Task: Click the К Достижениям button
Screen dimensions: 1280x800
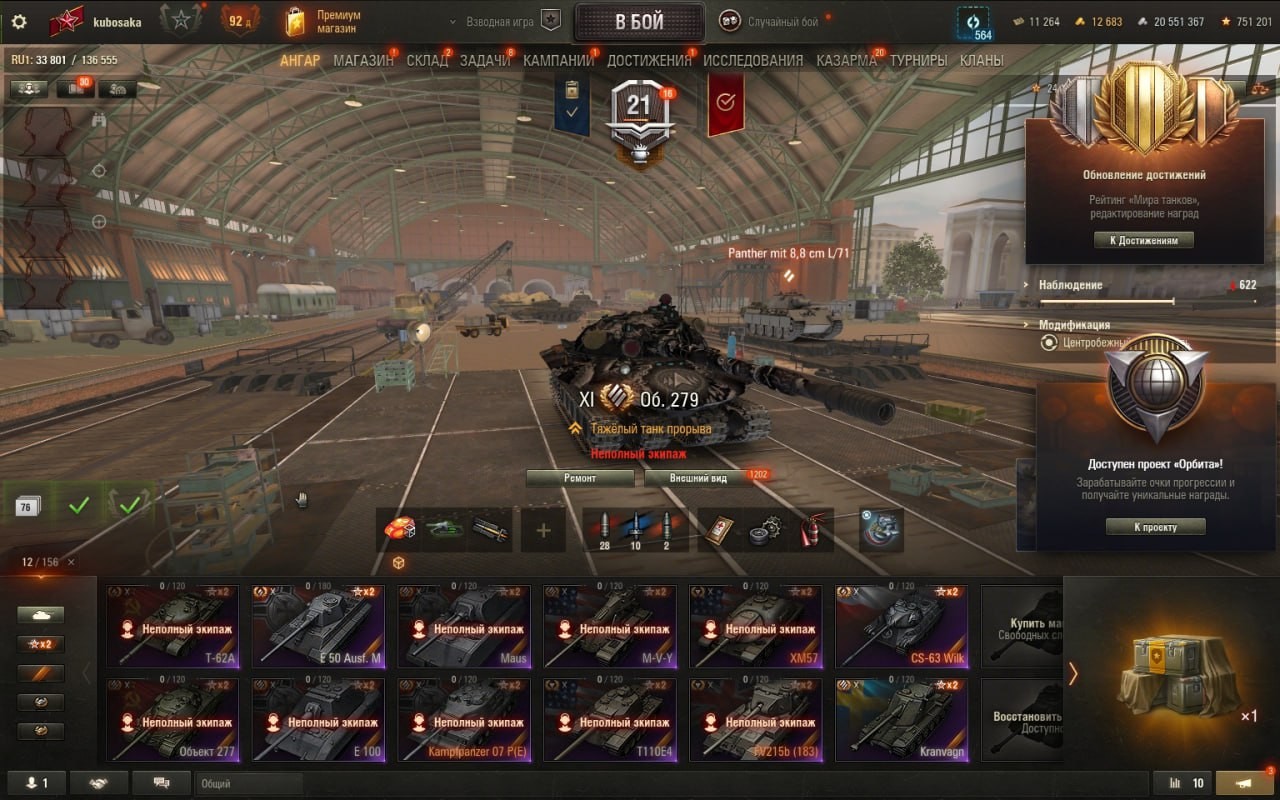Action: (1144, 240)
